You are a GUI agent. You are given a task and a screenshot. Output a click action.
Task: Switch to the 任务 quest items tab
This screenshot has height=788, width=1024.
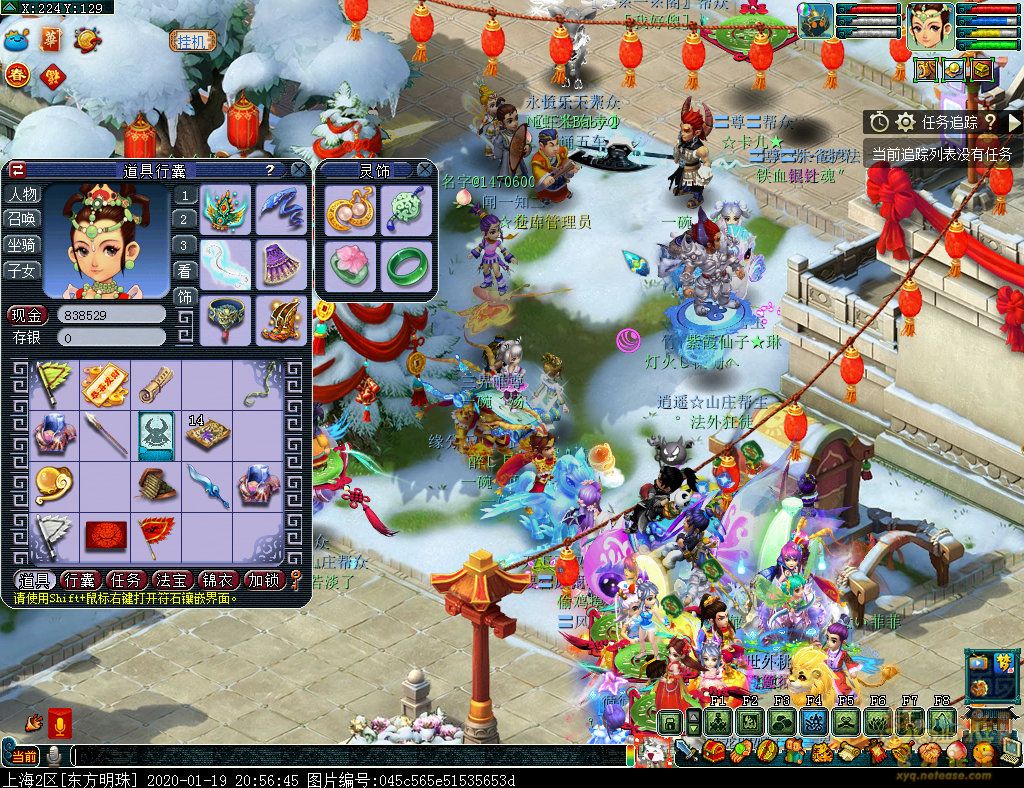click(125, 580)
